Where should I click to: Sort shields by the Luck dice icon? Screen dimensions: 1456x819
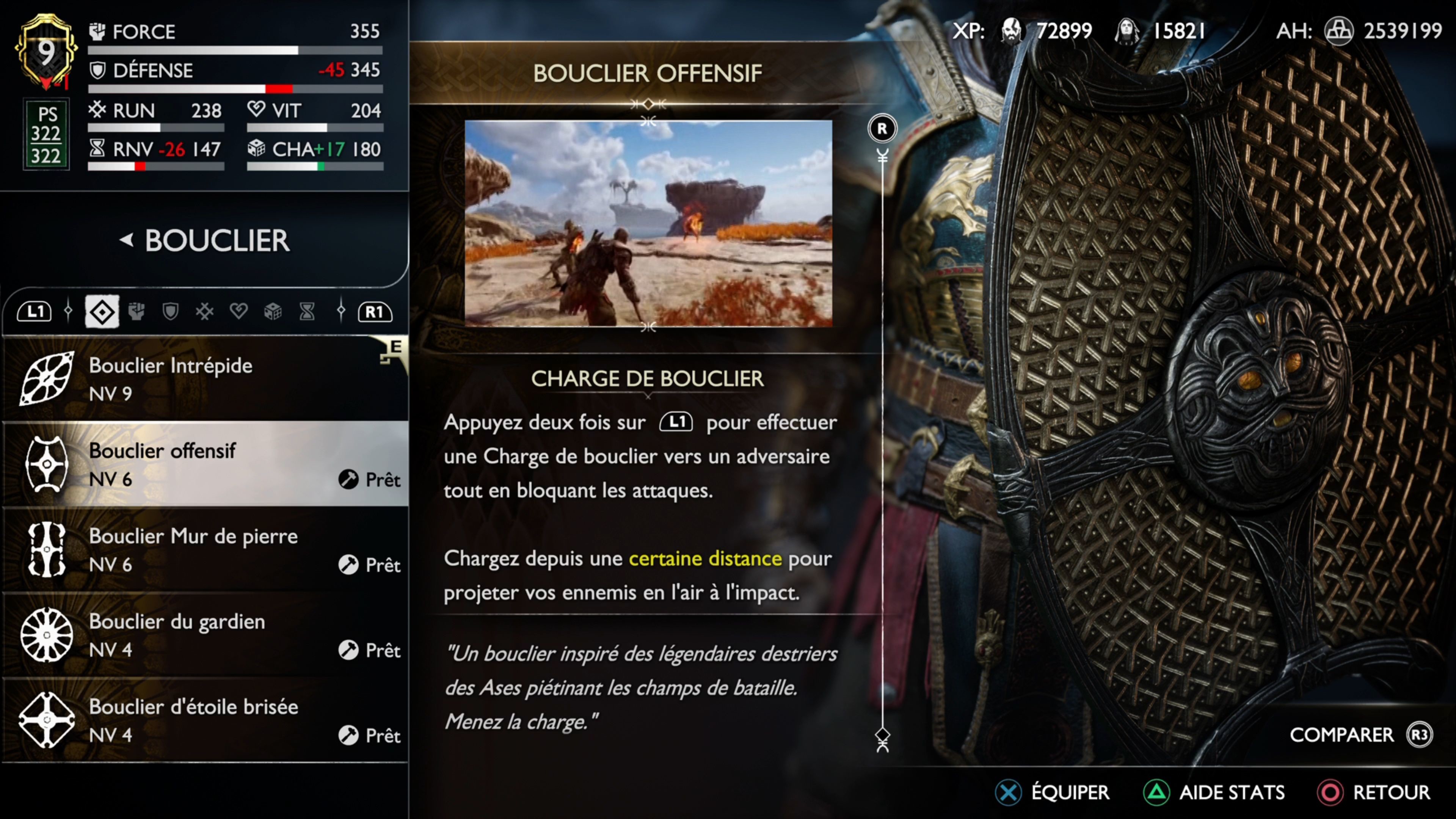point(273,311)
